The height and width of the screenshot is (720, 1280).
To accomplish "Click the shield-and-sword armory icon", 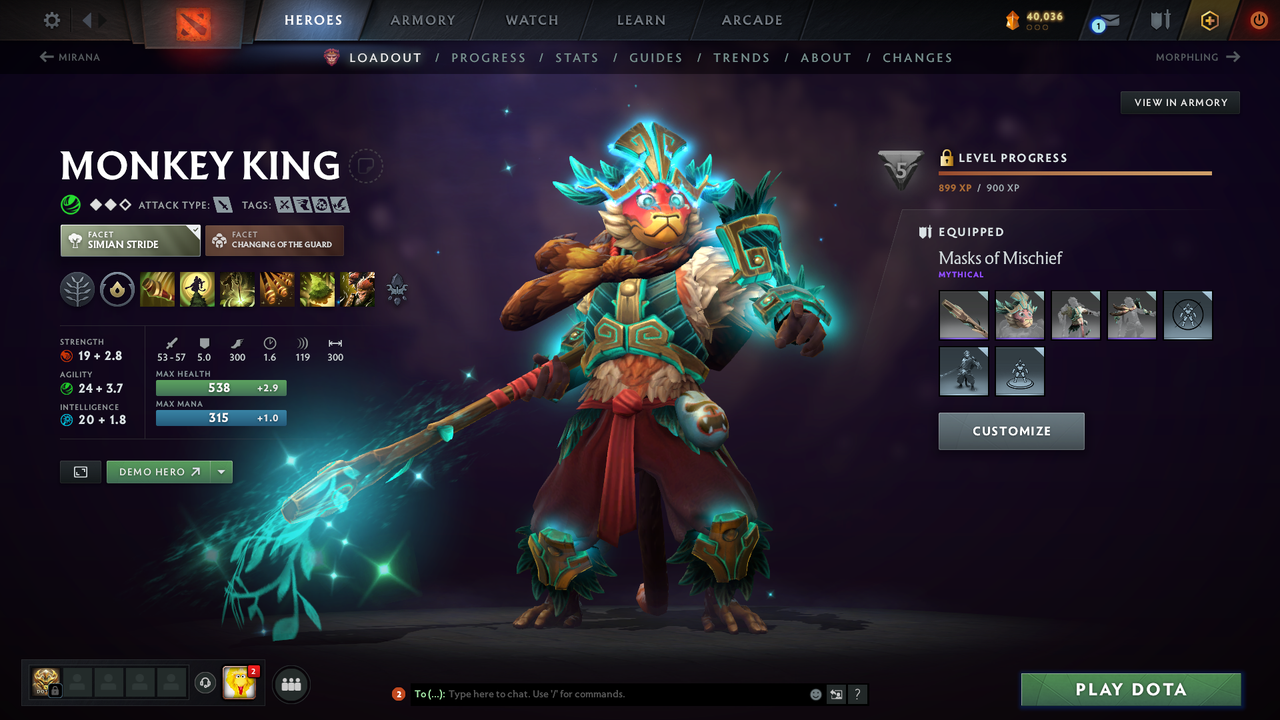I will 1162,19.
